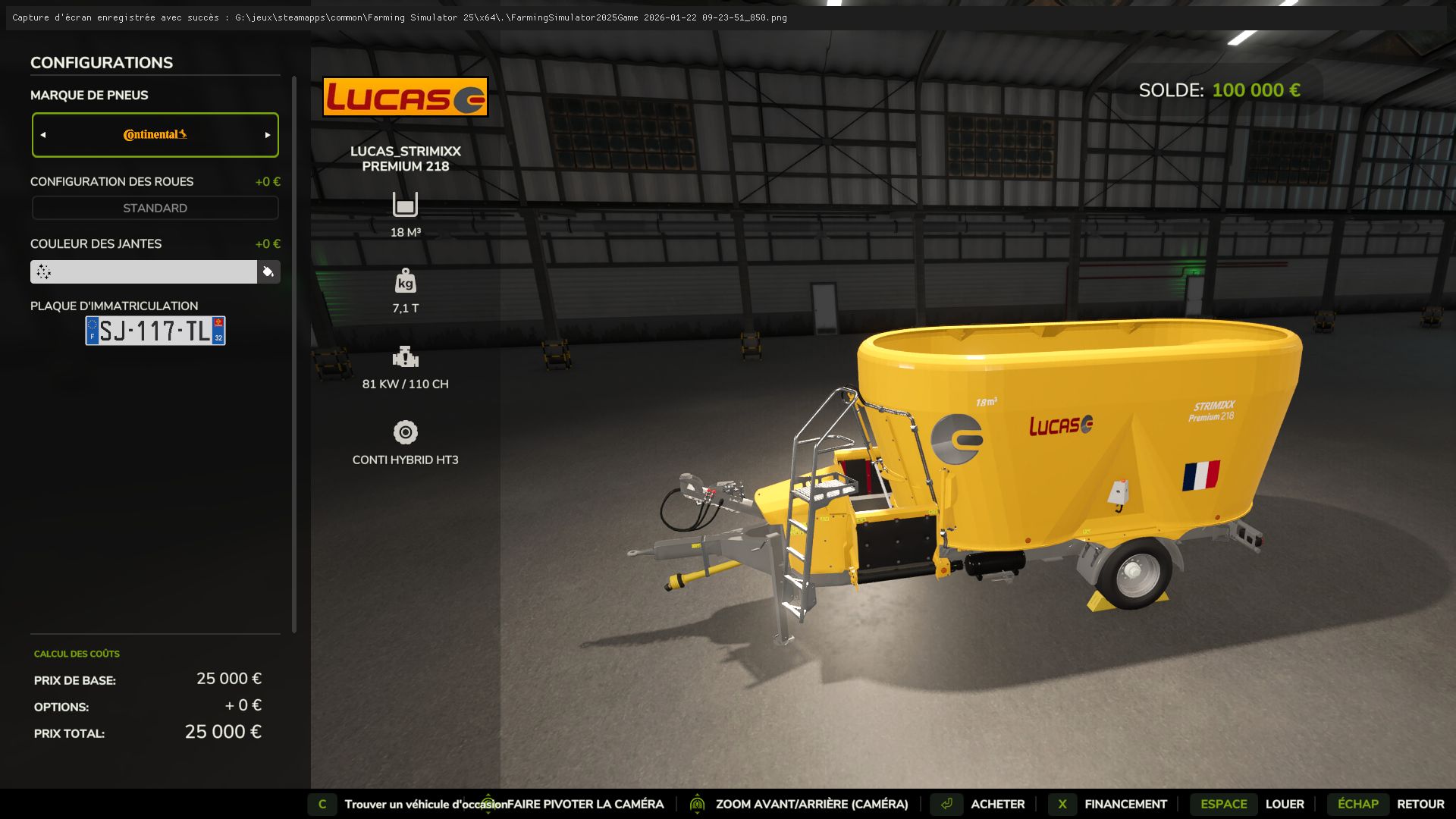This screenshot has width=1456, height=819.
Task: Toggle the Continental tire brand selection
Action: tap(155, 134)
